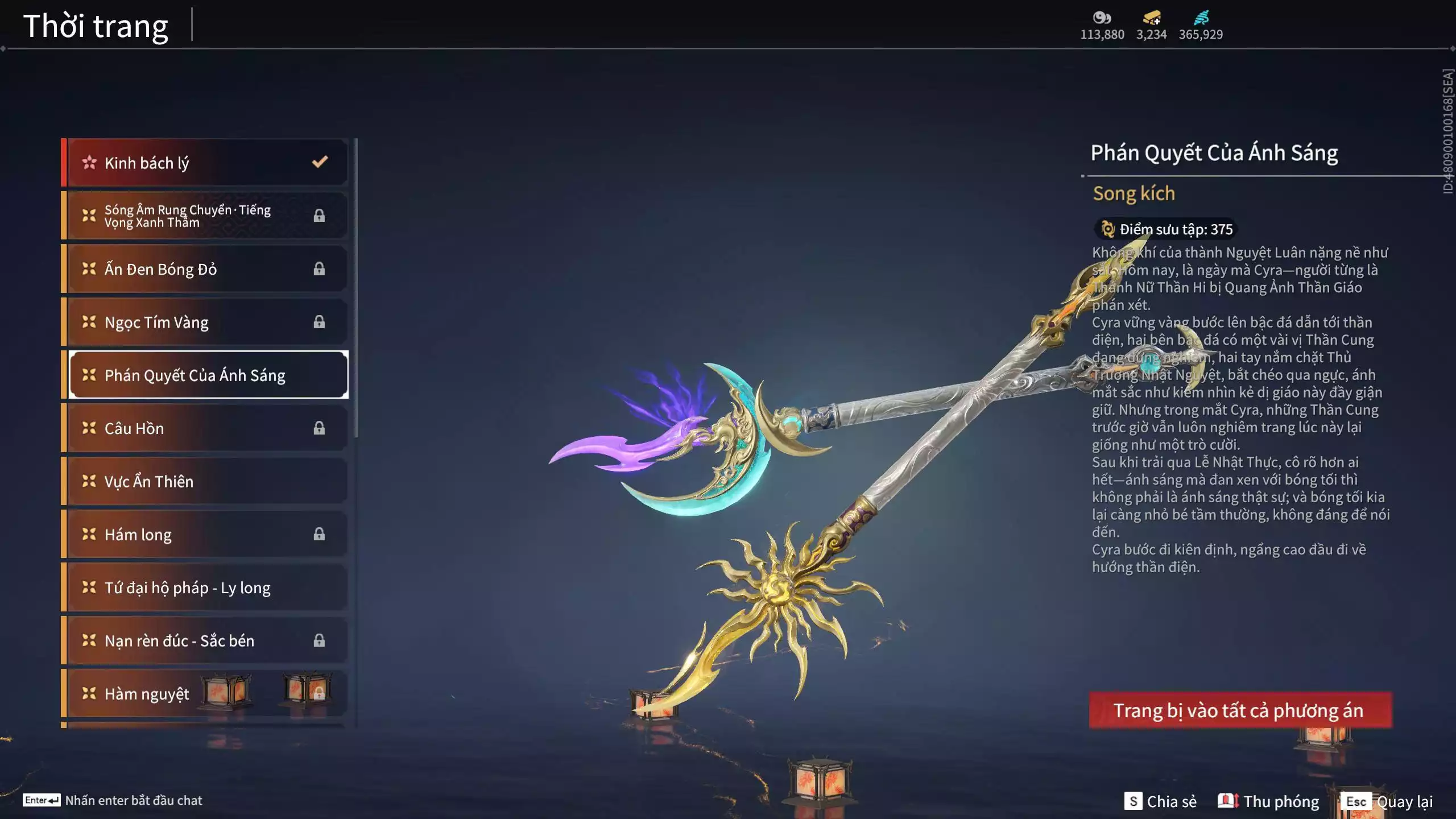This screenshot has width=1456, height=819.
Task: Select the Hàm nguyệt skin entry
Action: (x=205, y=693)
